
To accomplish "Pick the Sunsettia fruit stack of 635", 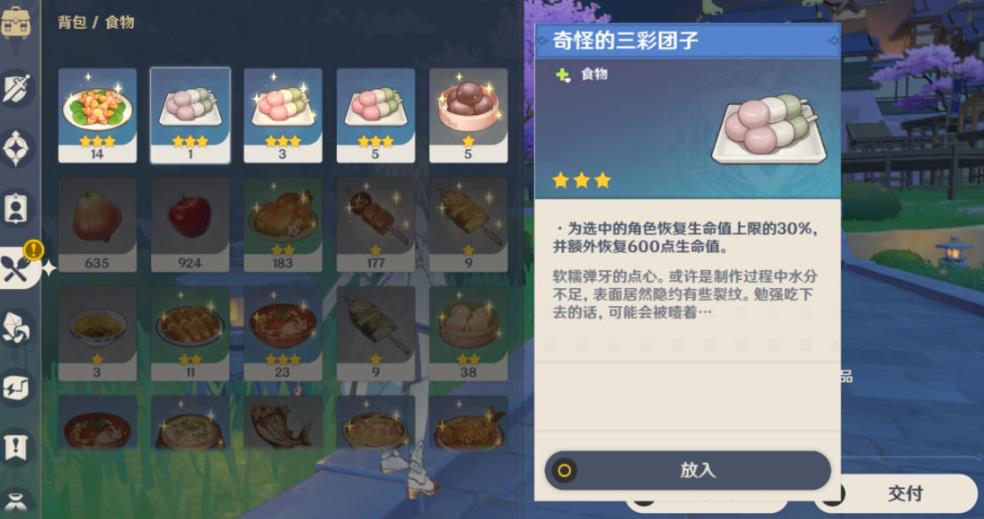I will coord(97,224).
